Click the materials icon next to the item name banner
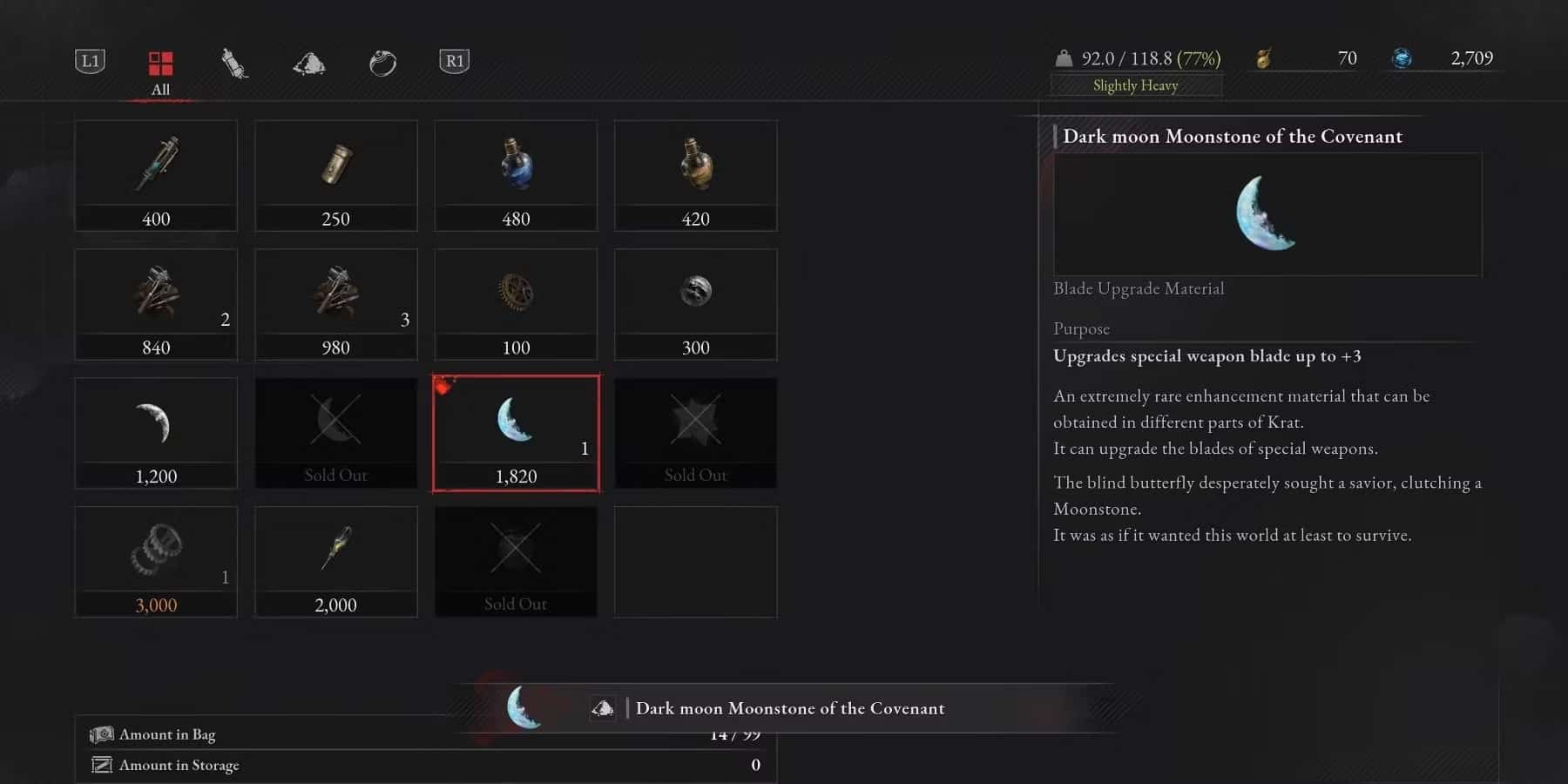 pos(604,707)
